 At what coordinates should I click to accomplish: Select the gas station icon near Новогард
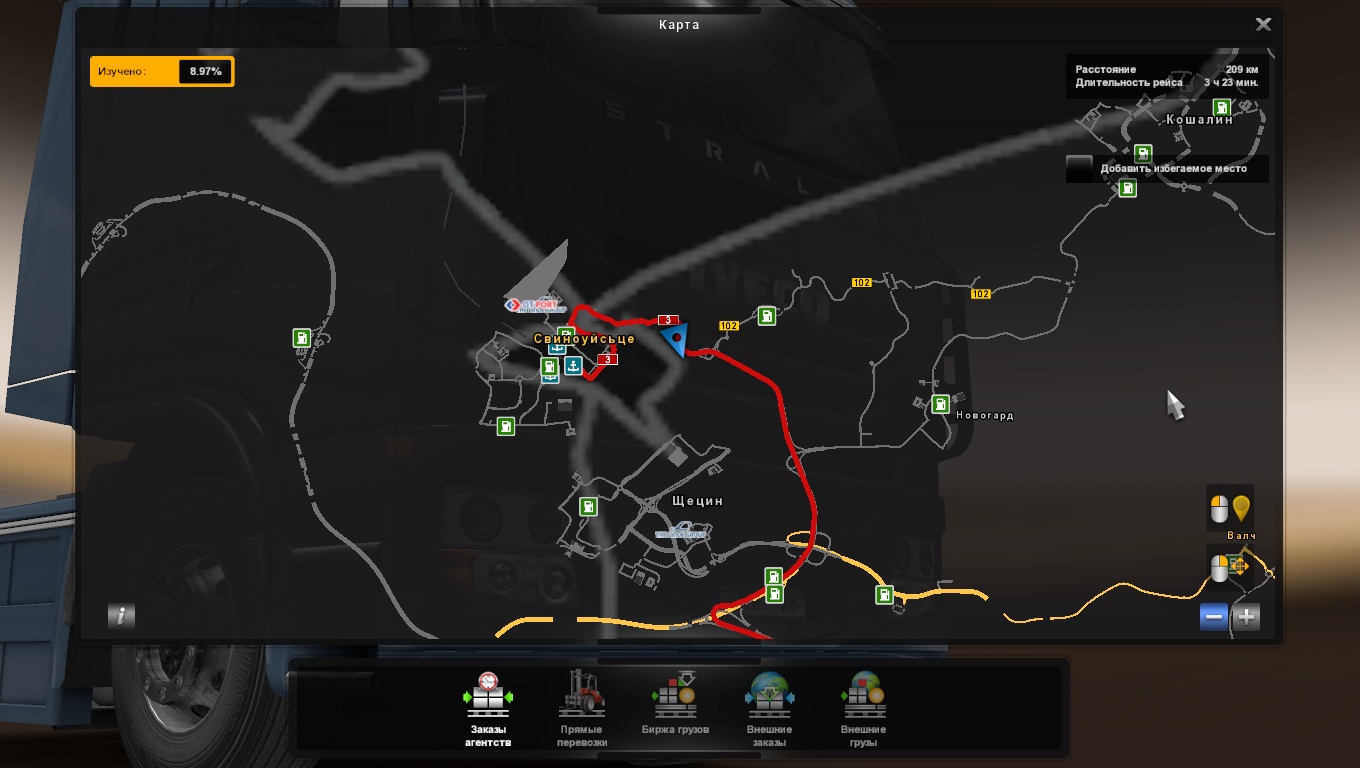(x=940, y=404)
